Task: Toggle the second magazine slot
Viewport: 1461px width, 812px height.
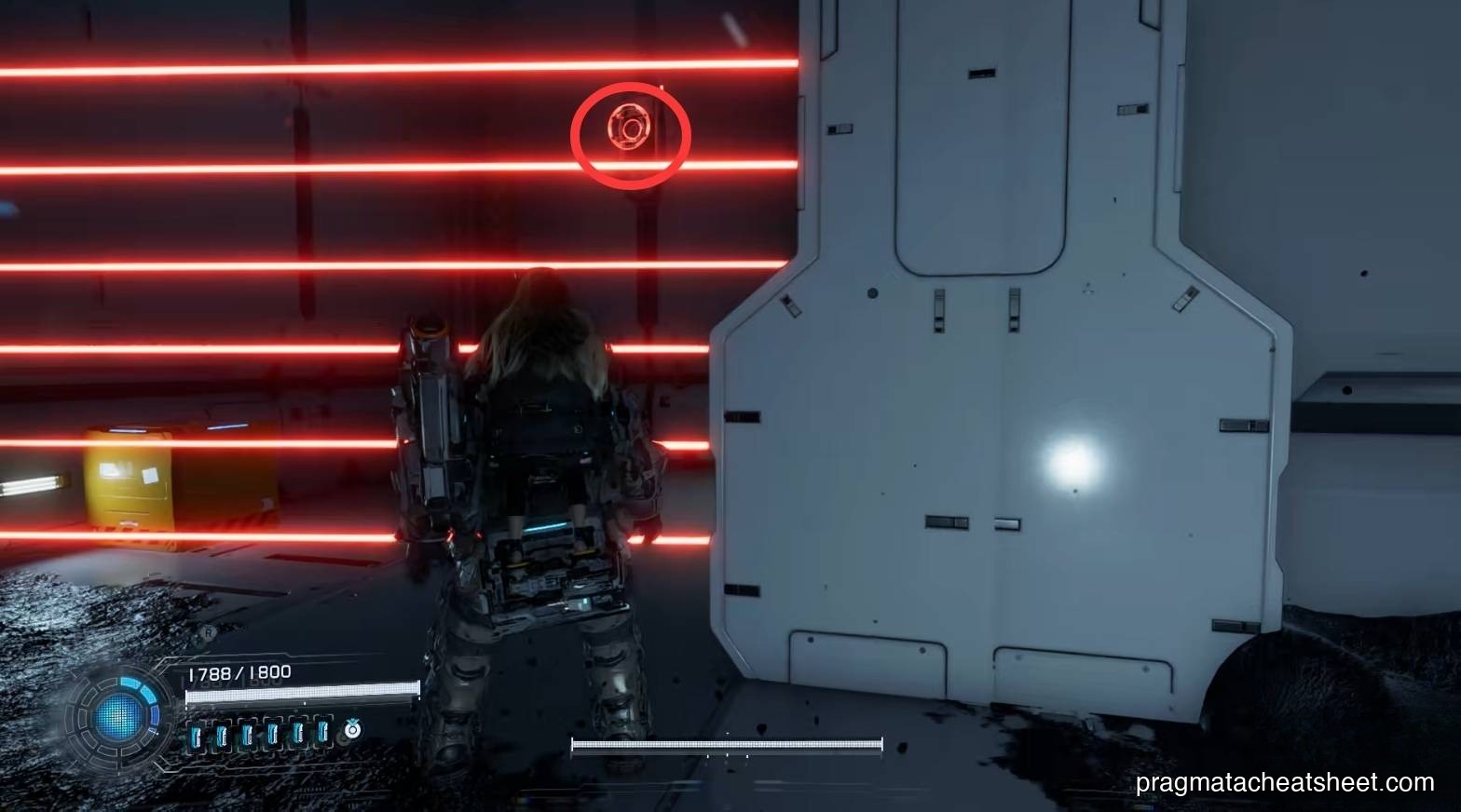Action: (x=221, y=733)
